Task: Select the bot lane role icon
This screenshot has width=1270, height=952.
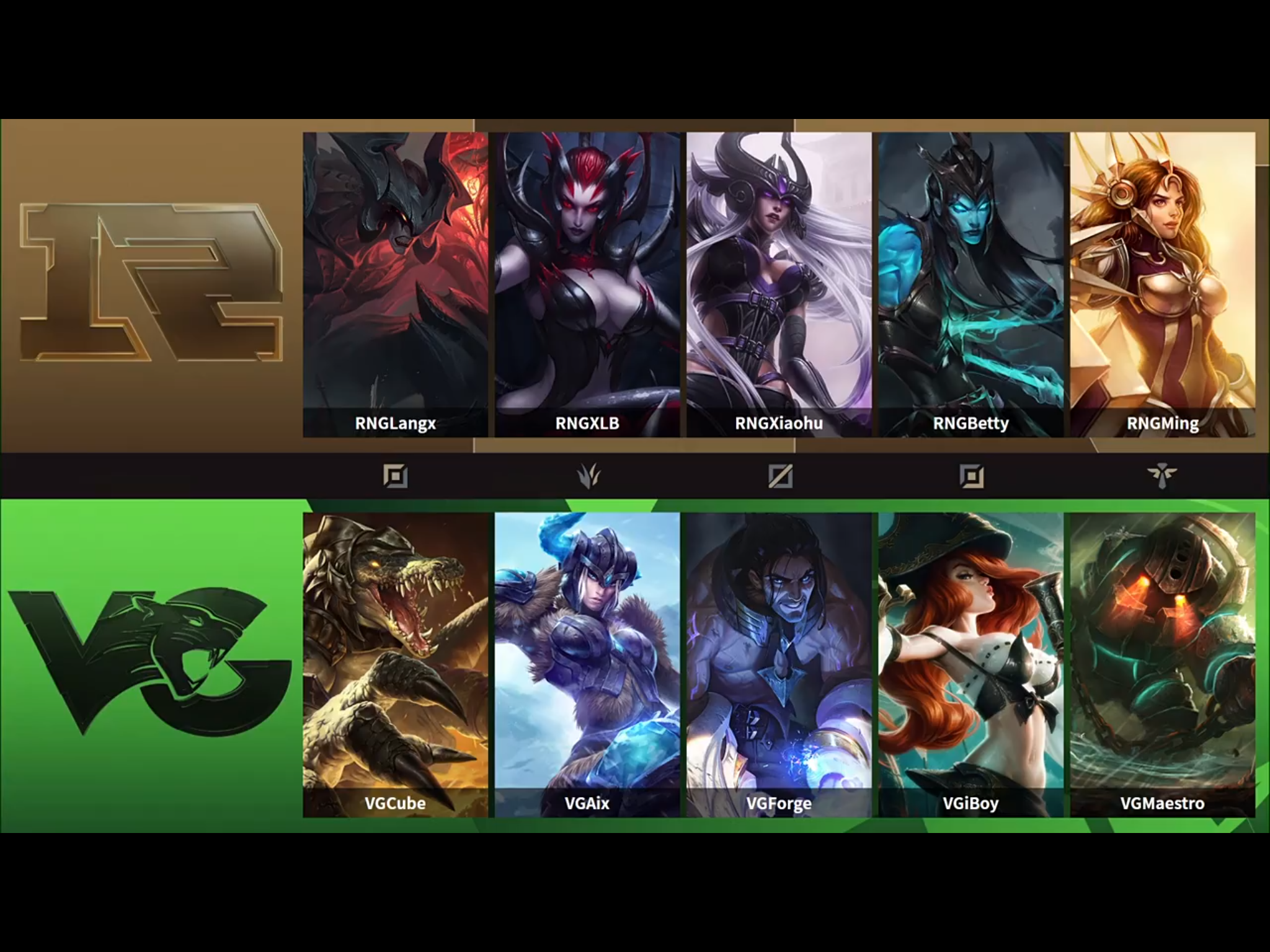Action: pos(971,476)
